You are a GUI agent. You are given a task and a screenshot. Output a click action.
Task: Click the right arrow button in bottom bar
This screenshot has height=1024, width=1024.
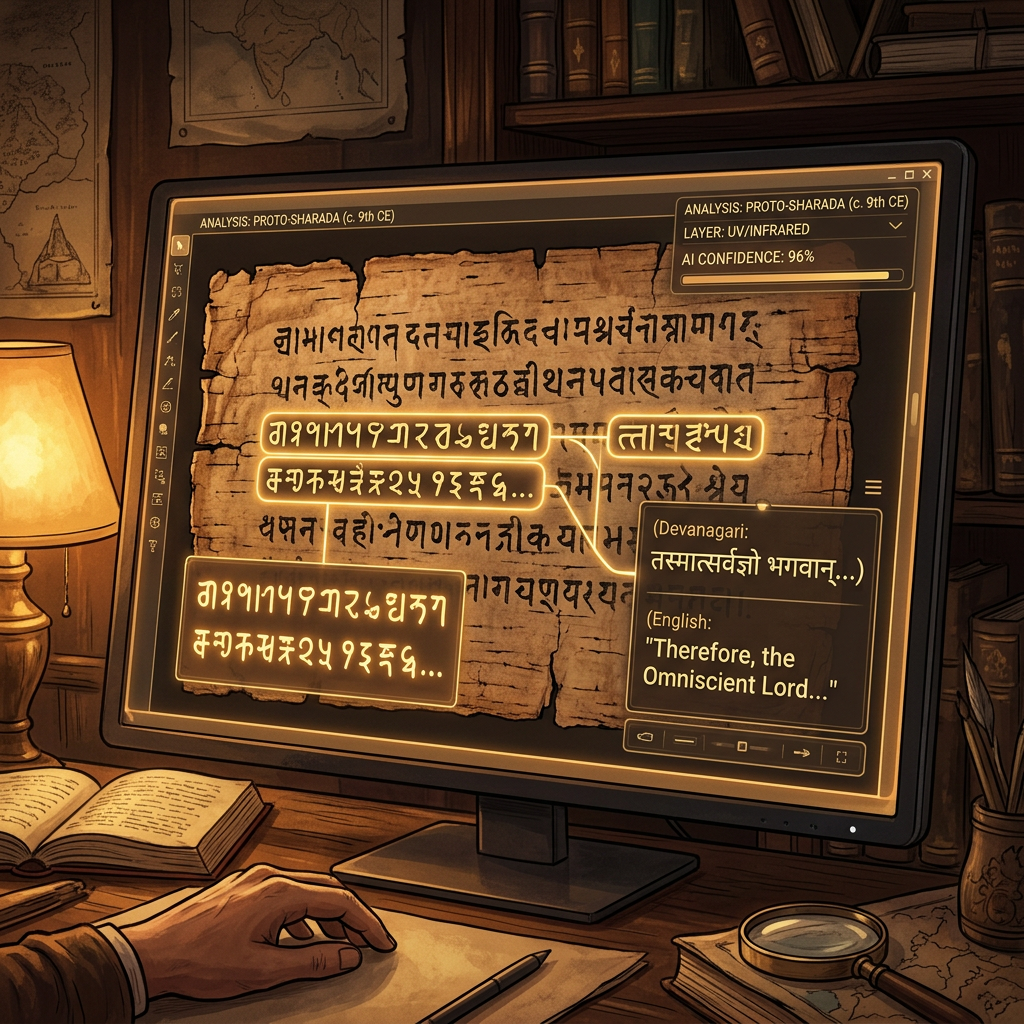tap(800, 753)
